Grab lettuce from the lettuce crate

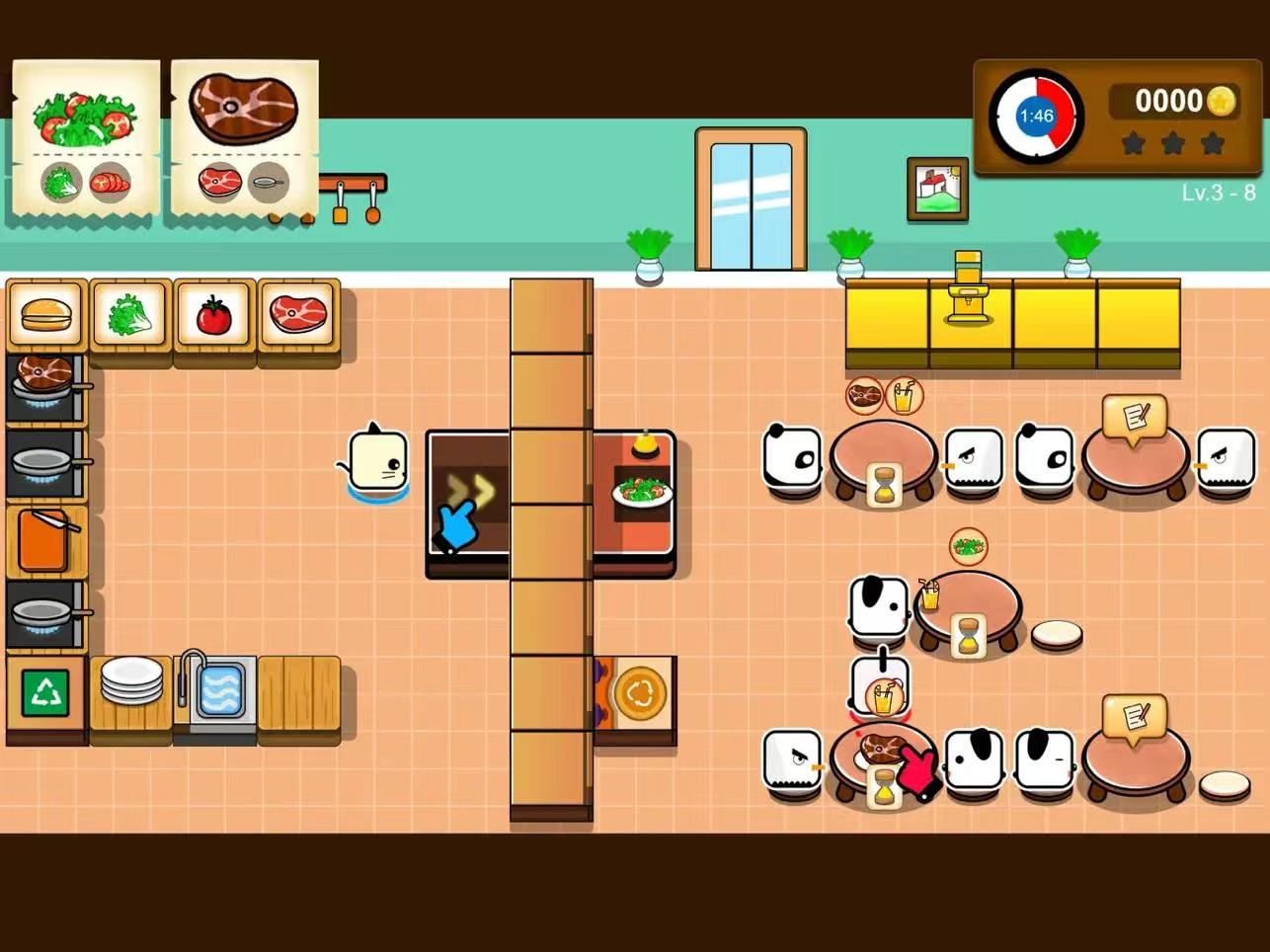[x=129, y=315]
